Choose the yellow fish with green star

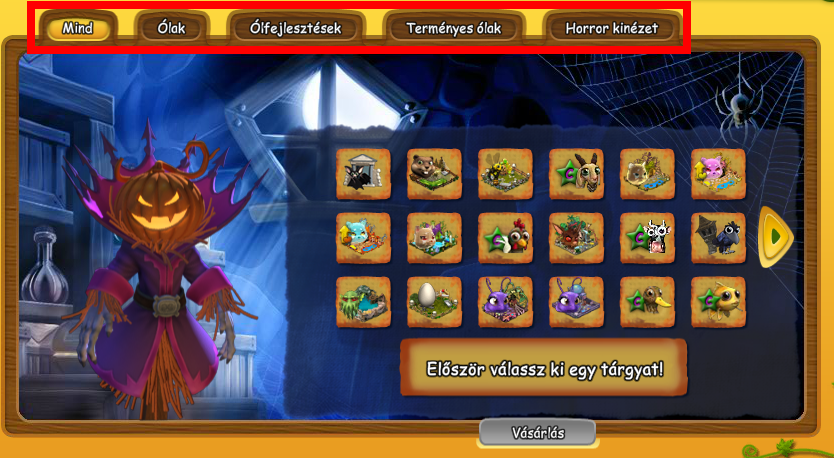coord(718,302)
